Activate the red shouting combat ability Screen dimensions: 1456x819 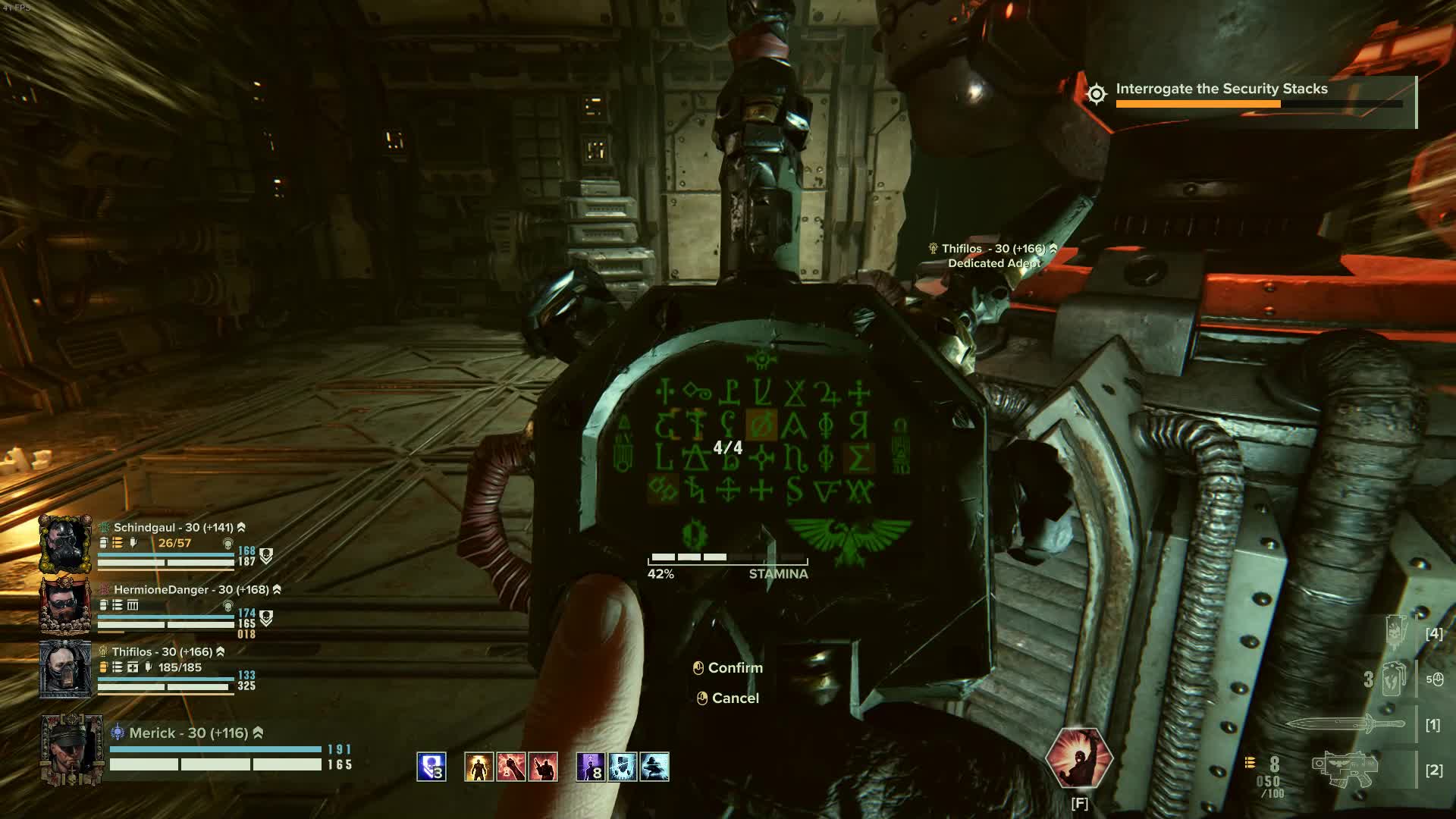tap(1078, 759)
